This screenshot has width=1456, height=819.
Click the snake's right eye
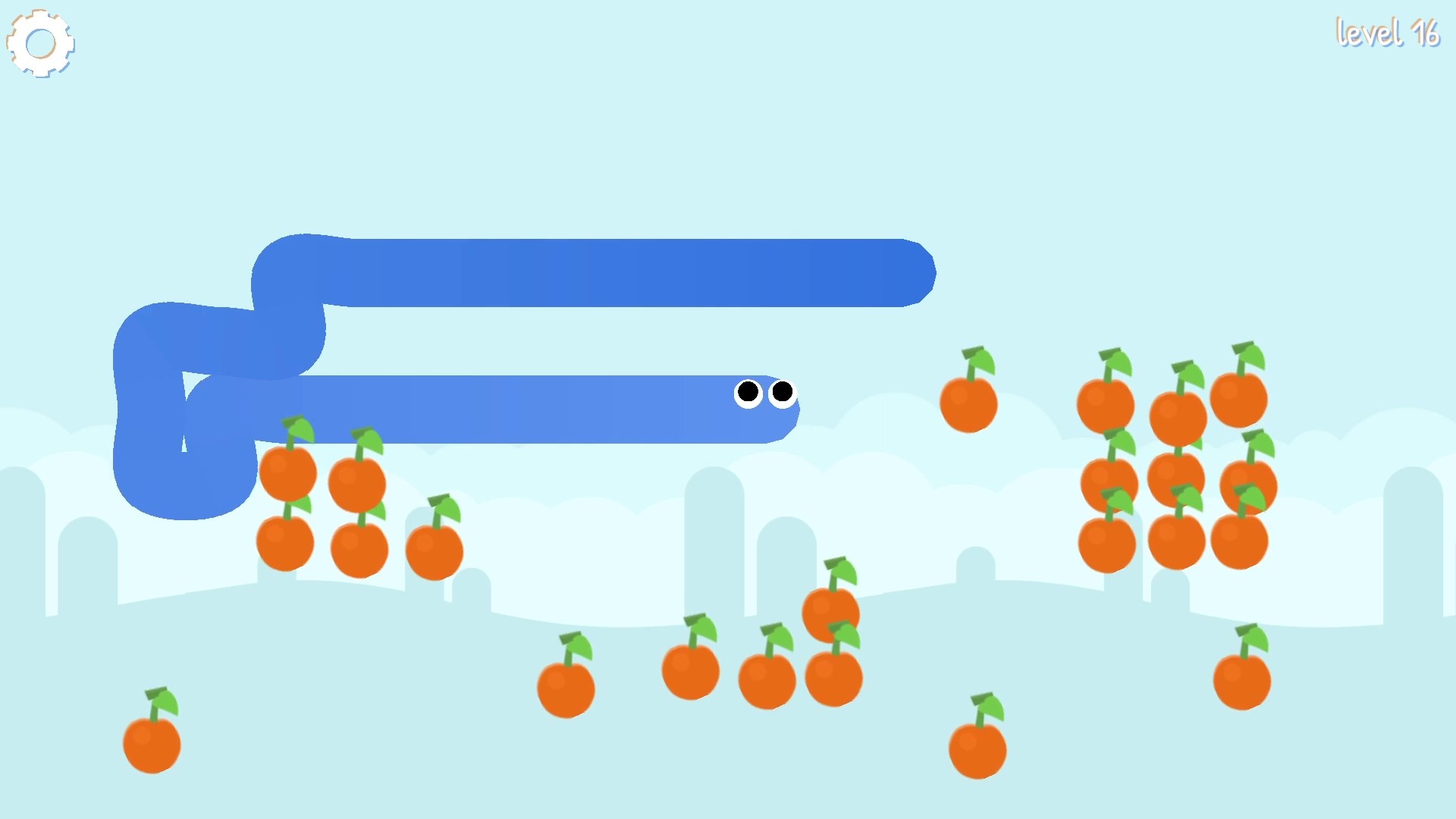[781, 393]
